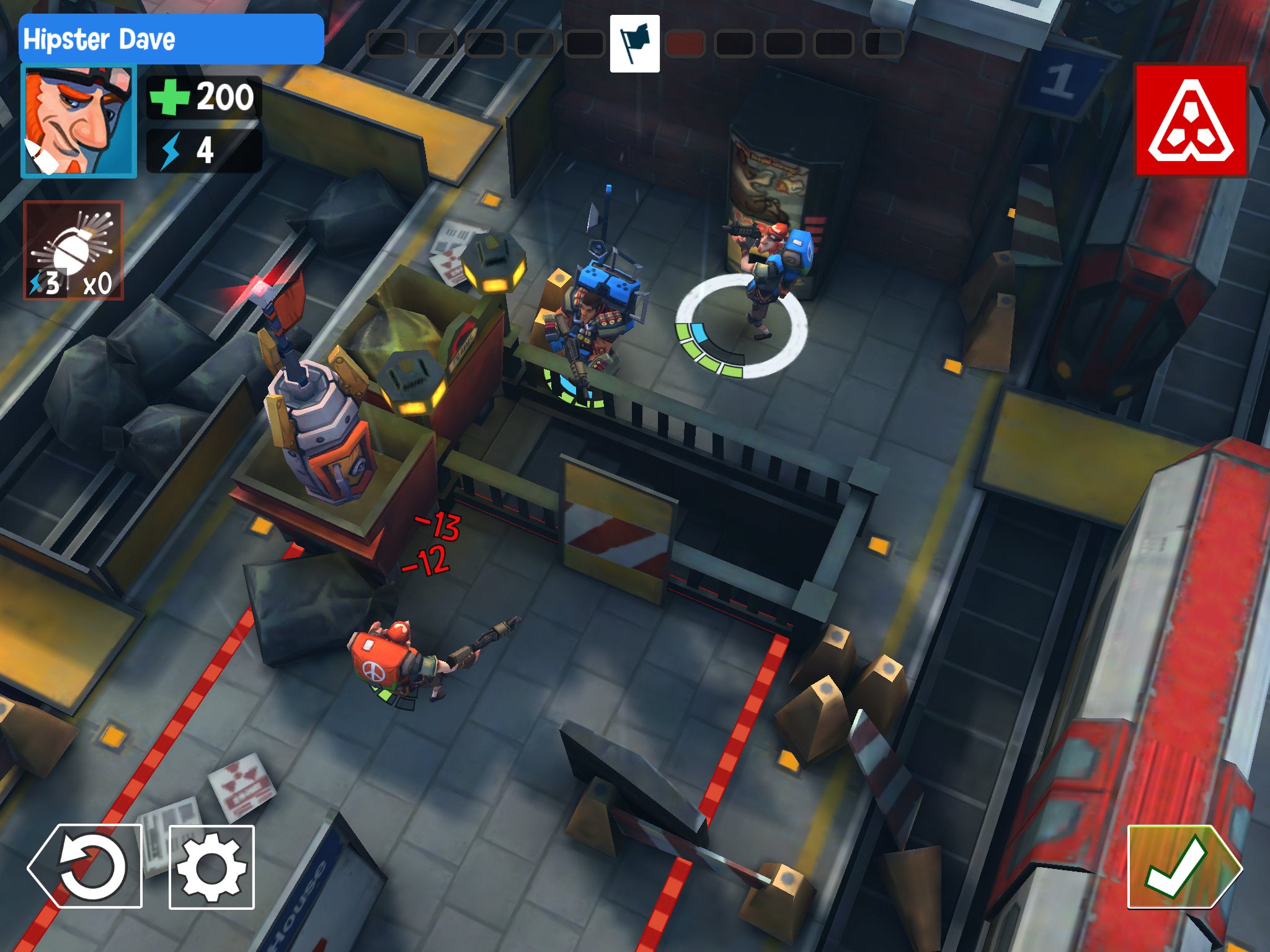
Task: Click the flag objective marker
Action: coord(634,44)
